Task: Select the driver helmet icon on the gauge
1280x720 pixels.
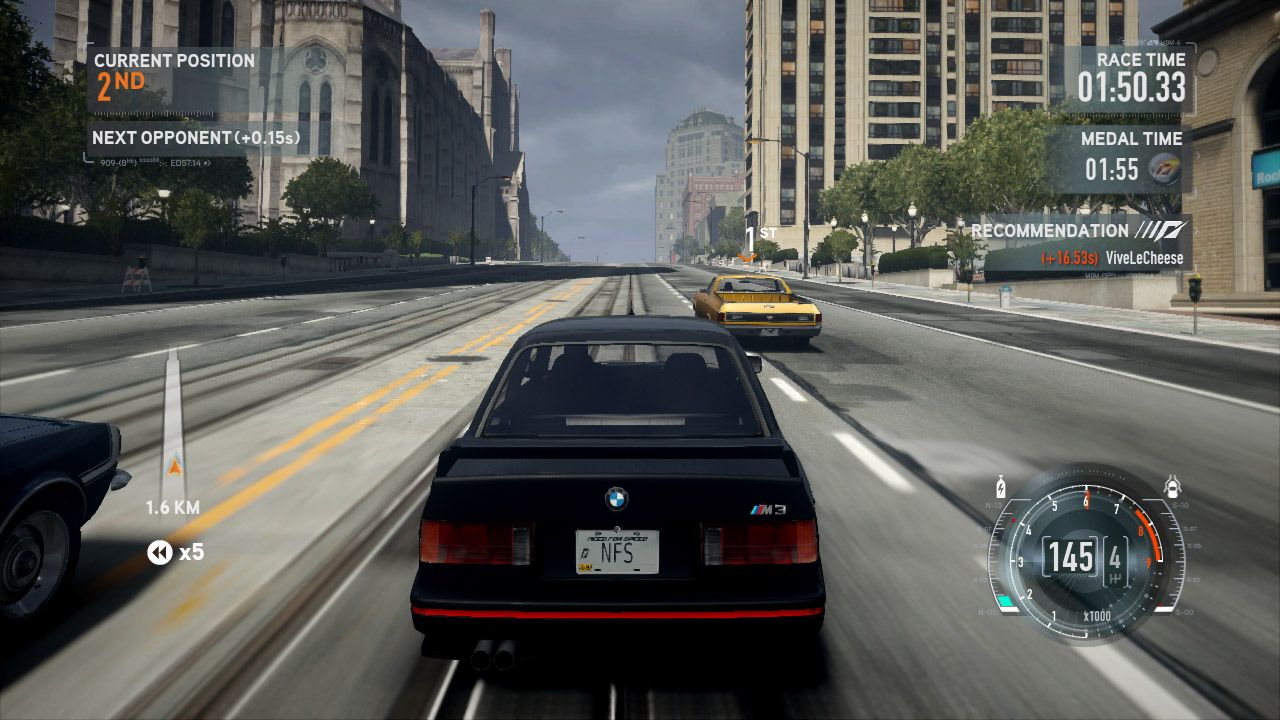Action: (1173, 484)
